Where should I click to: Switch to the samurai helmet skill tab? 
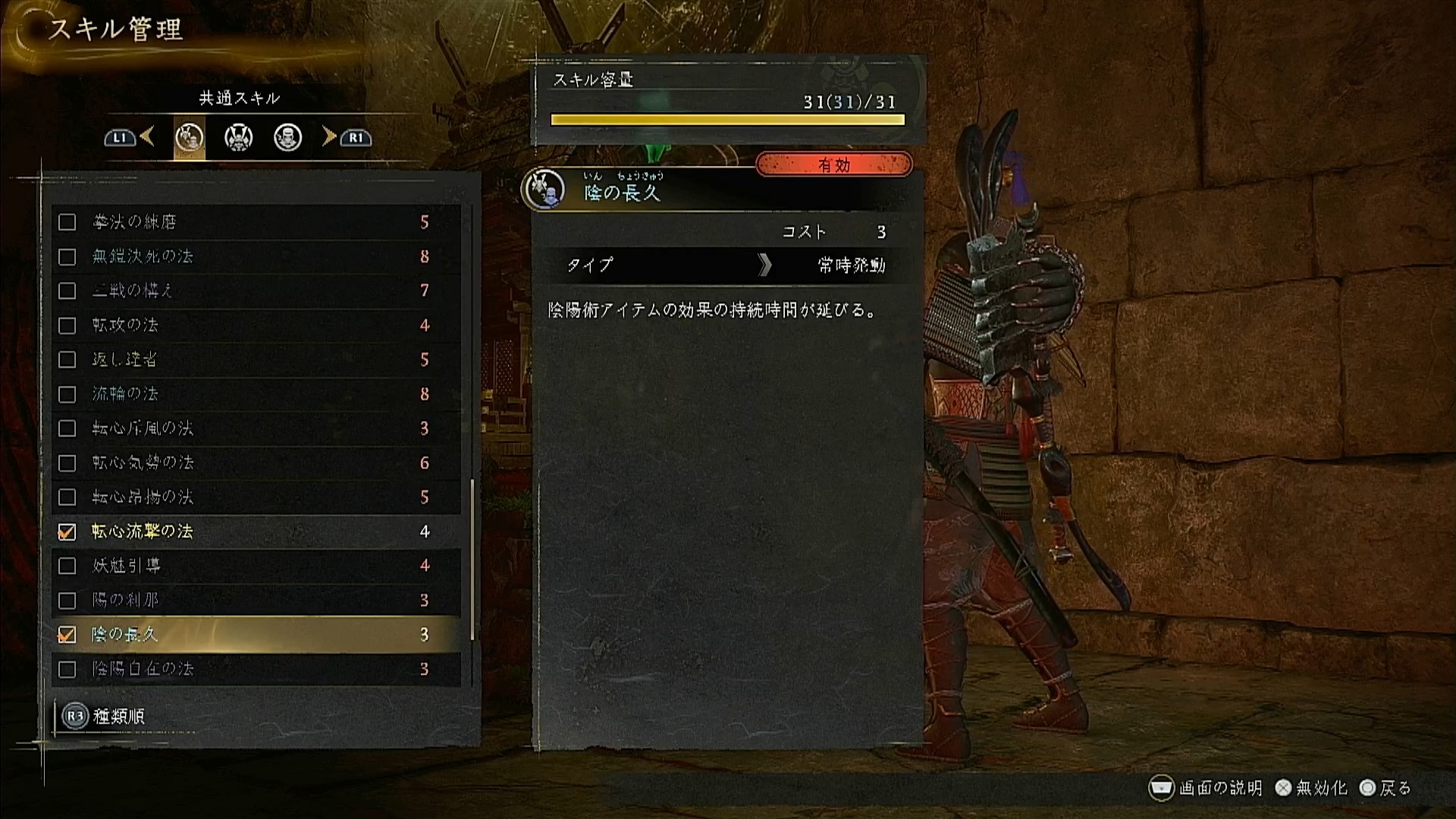point(238,138)
